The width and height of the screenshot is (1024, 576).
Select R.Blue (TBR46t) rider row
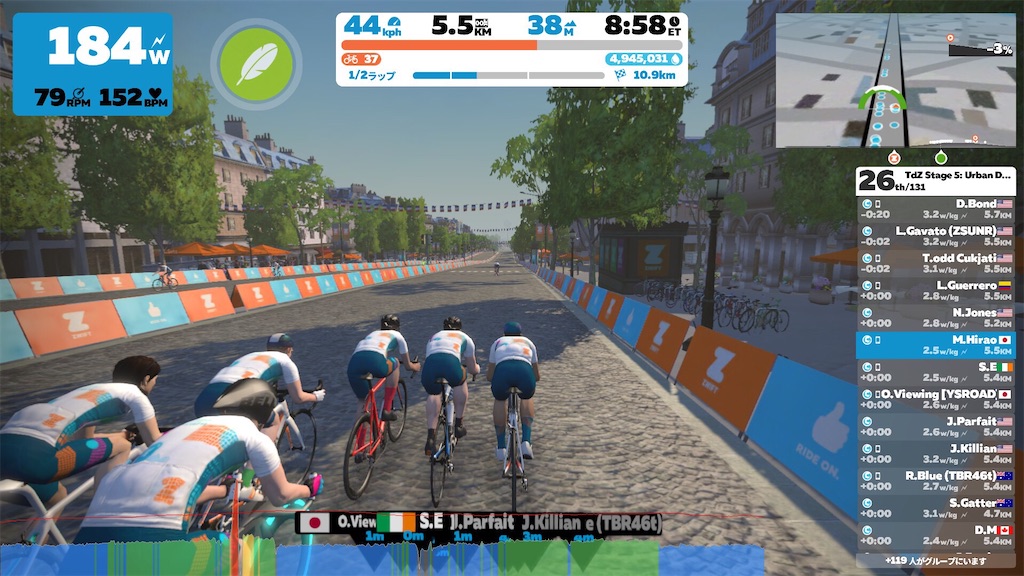(936, 480)
